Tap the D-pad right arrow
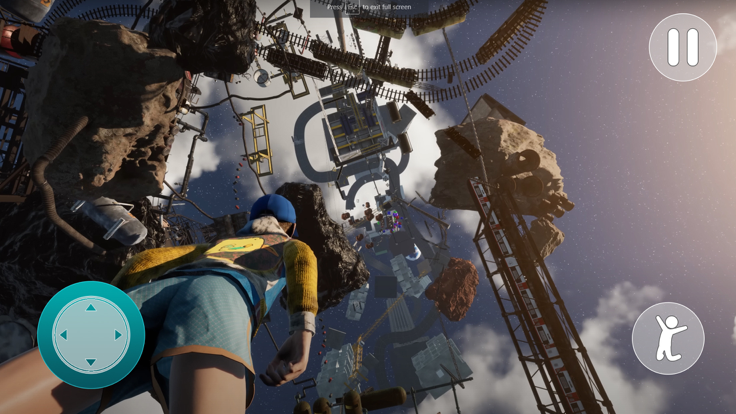The image size is (736, 414). 118,335
